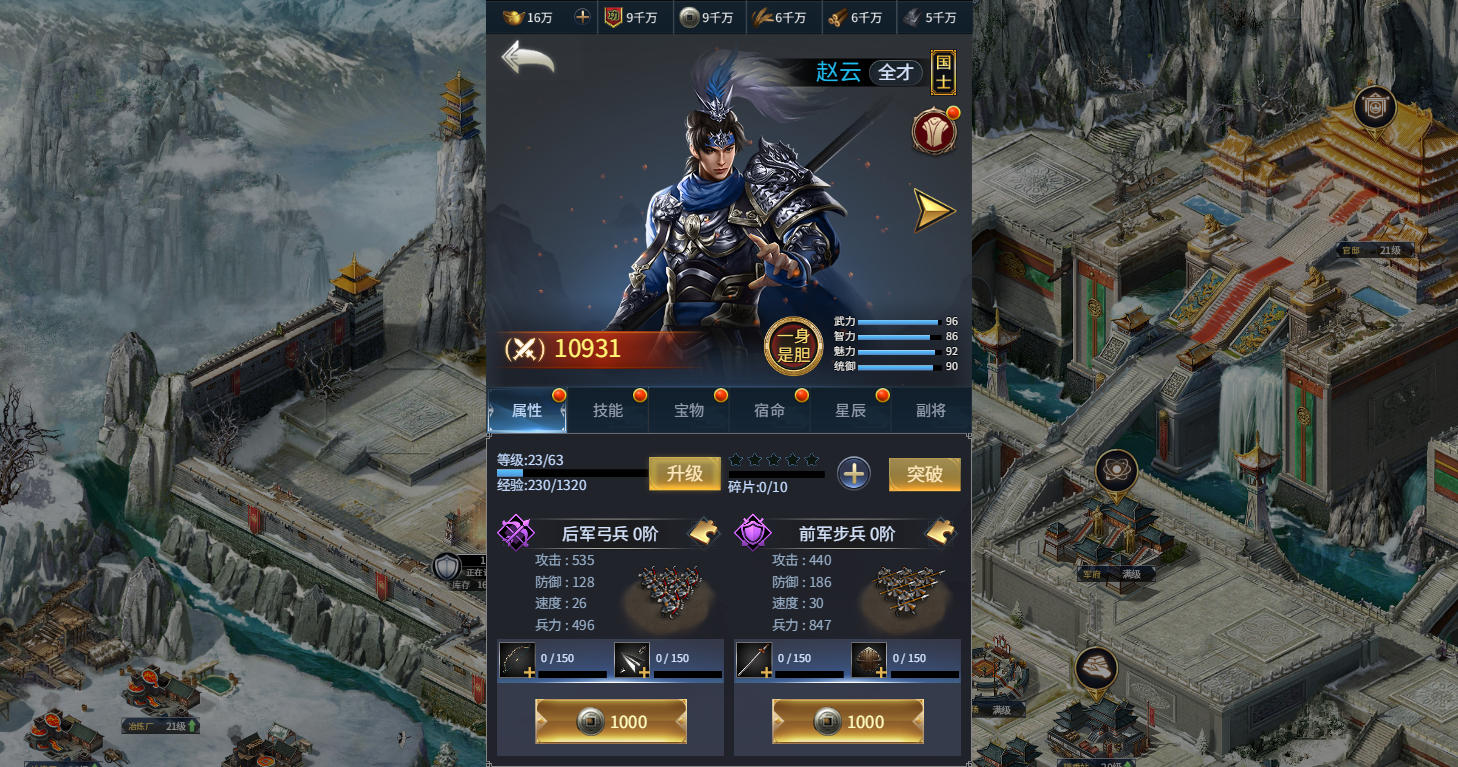Pay 1000 coins to upgrade 前军步兵

pyautogui.click(x=848, y=721)
